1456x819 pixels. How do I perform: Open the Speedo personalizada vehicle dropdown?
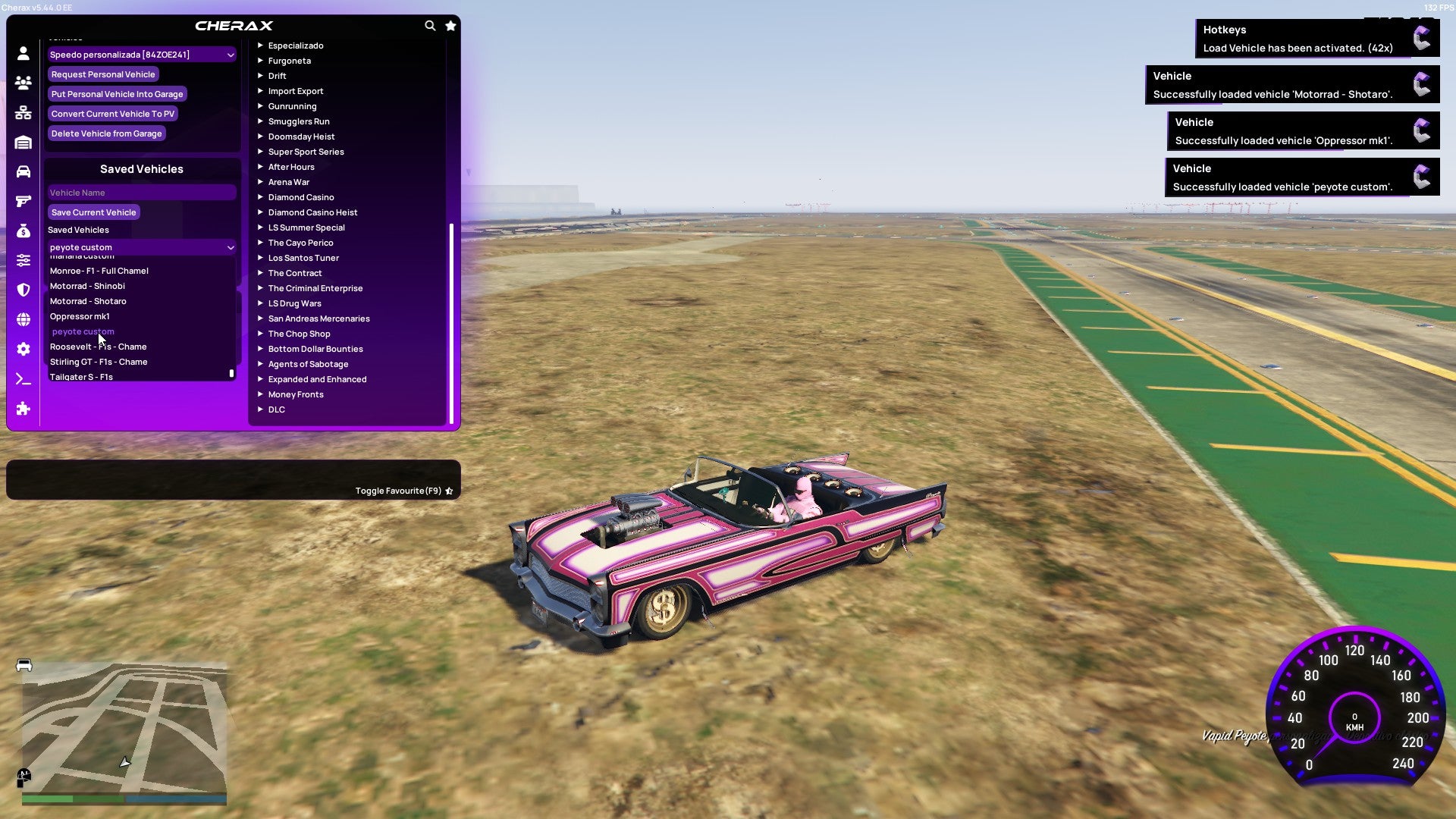click(x=141, y=55)
